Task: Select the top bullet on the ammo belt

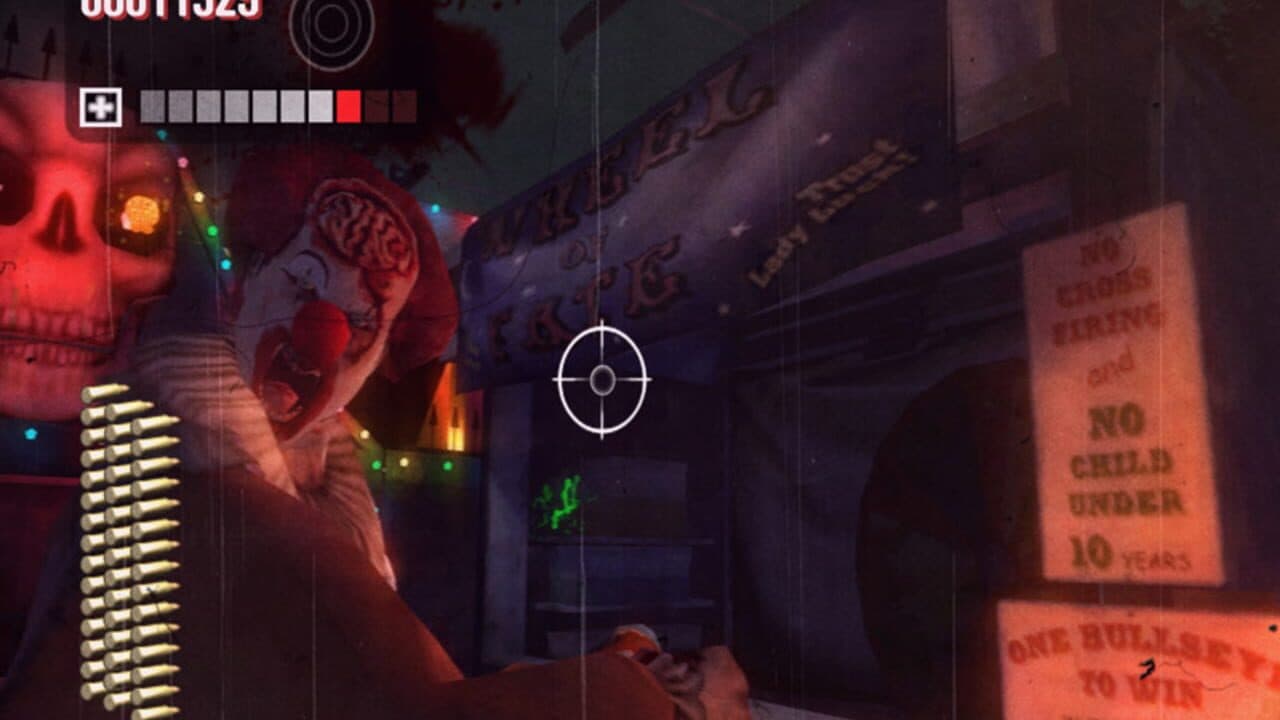Action: 106,390
